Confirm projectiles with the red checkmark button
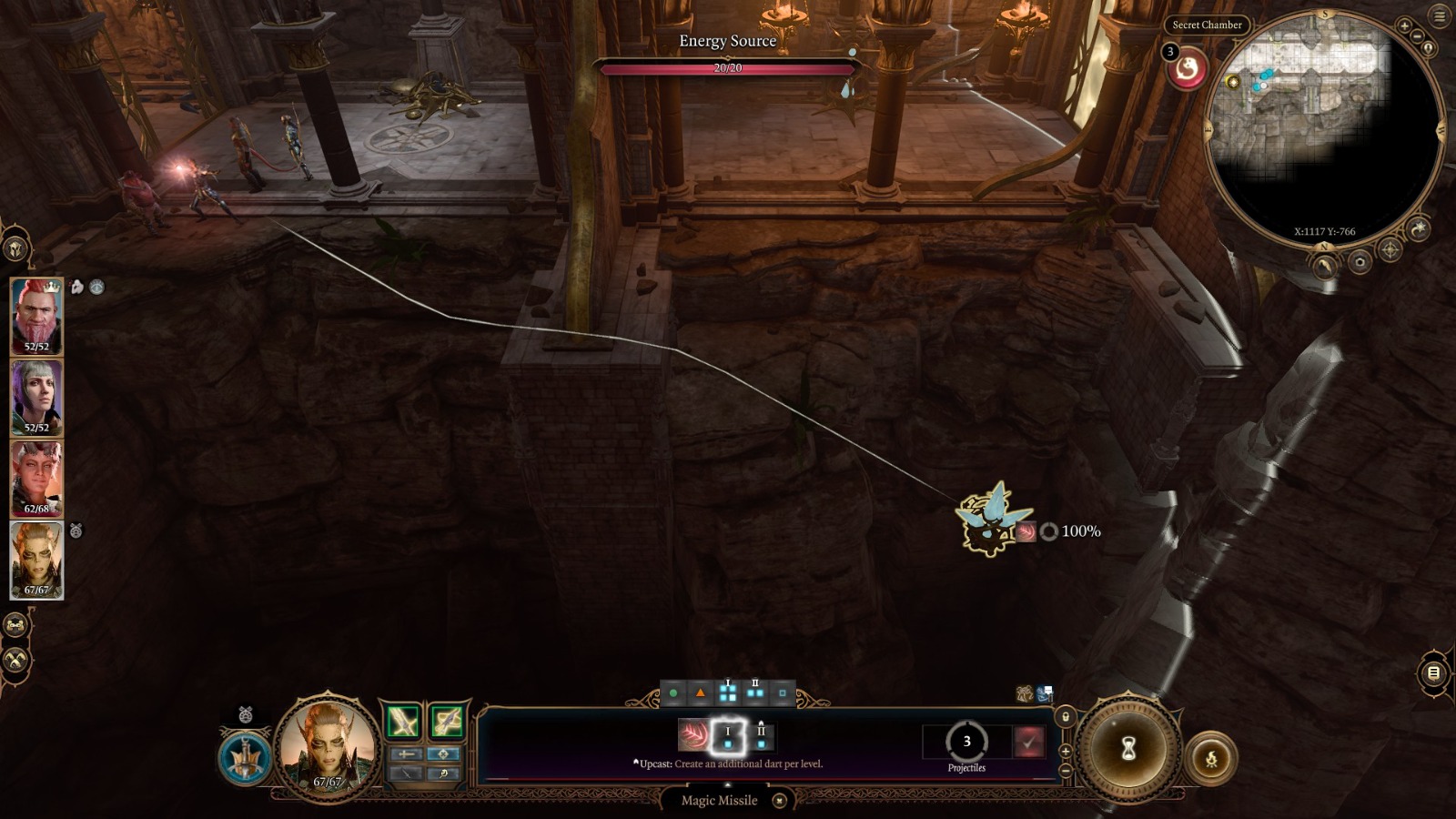 (1029, 742)
